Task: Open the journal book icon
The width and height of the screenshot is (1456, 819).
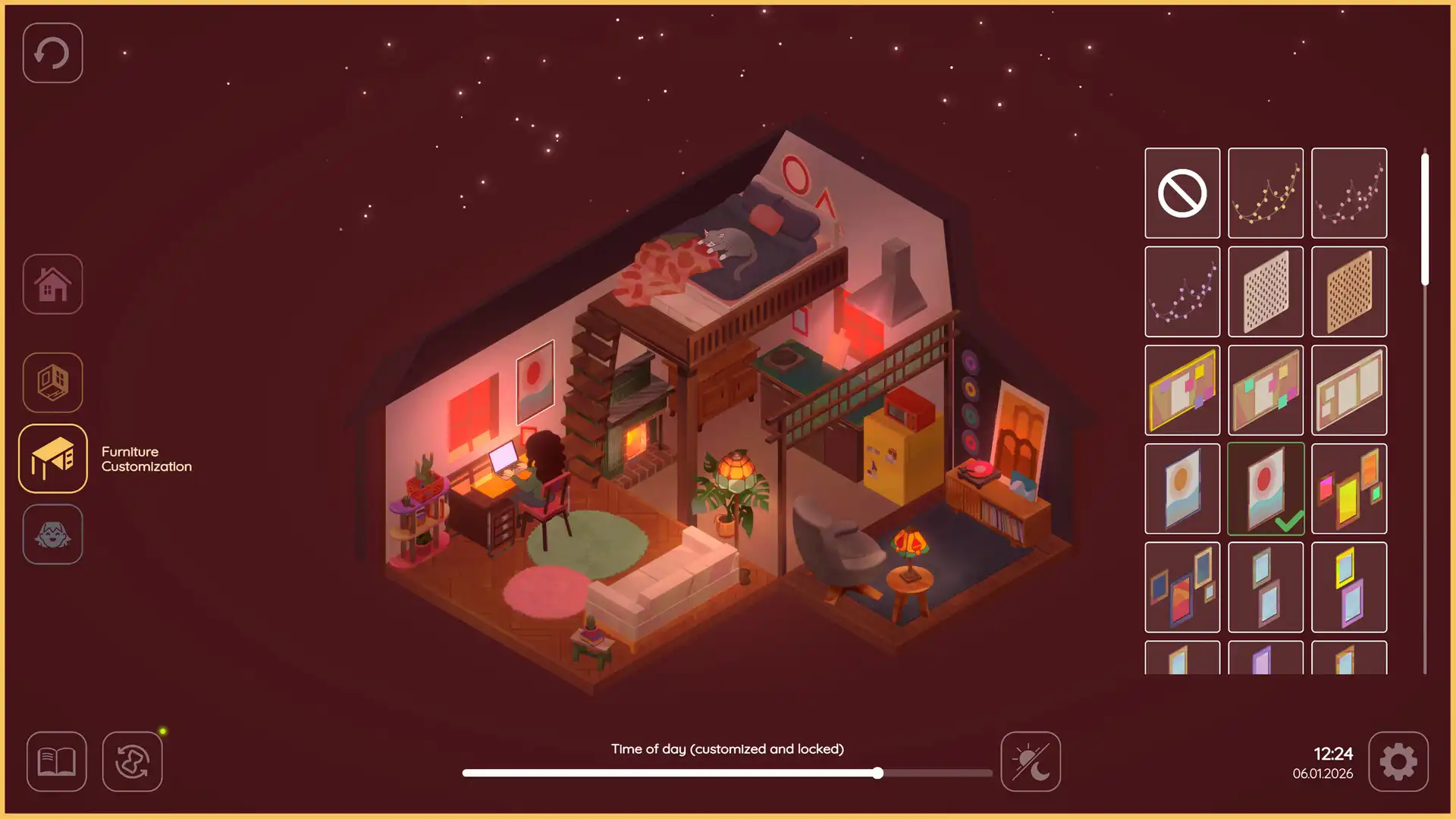Action: pos(56,761)
